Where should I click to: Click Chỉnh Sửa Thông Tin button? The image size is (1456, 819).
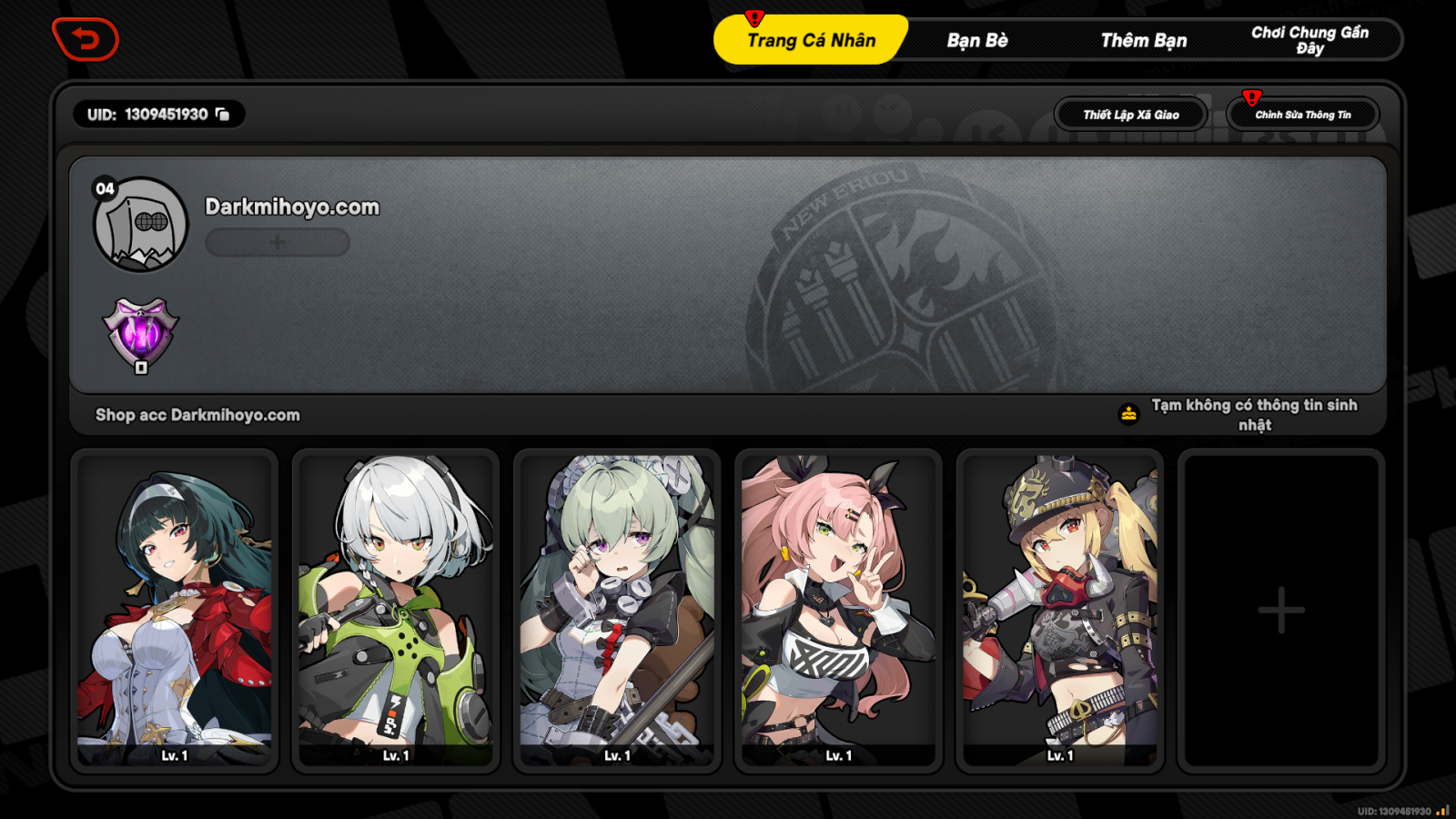click(1303, 114)
